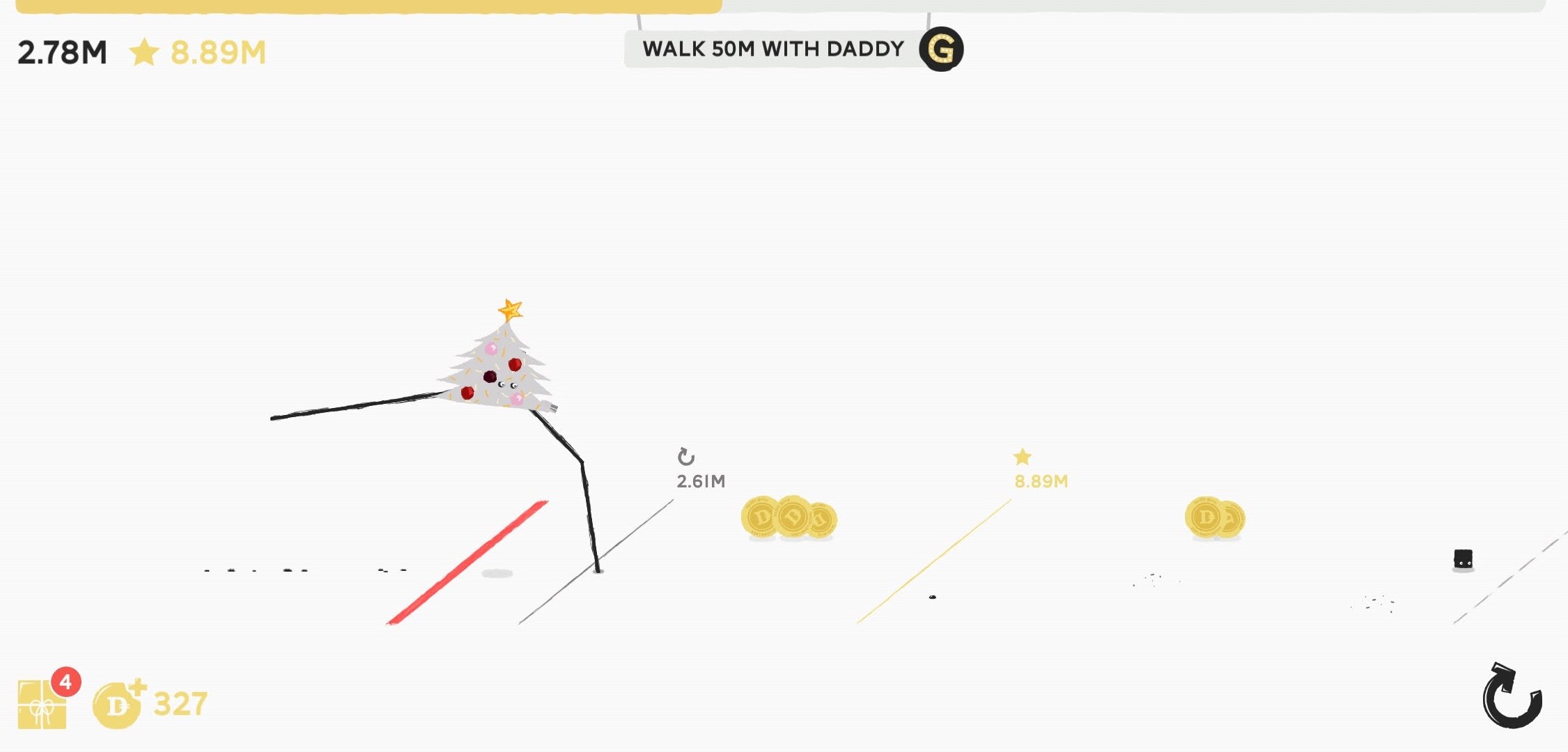The image size is (1568, 752).
Task: Click the 2.78M distance score
Action: [61, 49]
